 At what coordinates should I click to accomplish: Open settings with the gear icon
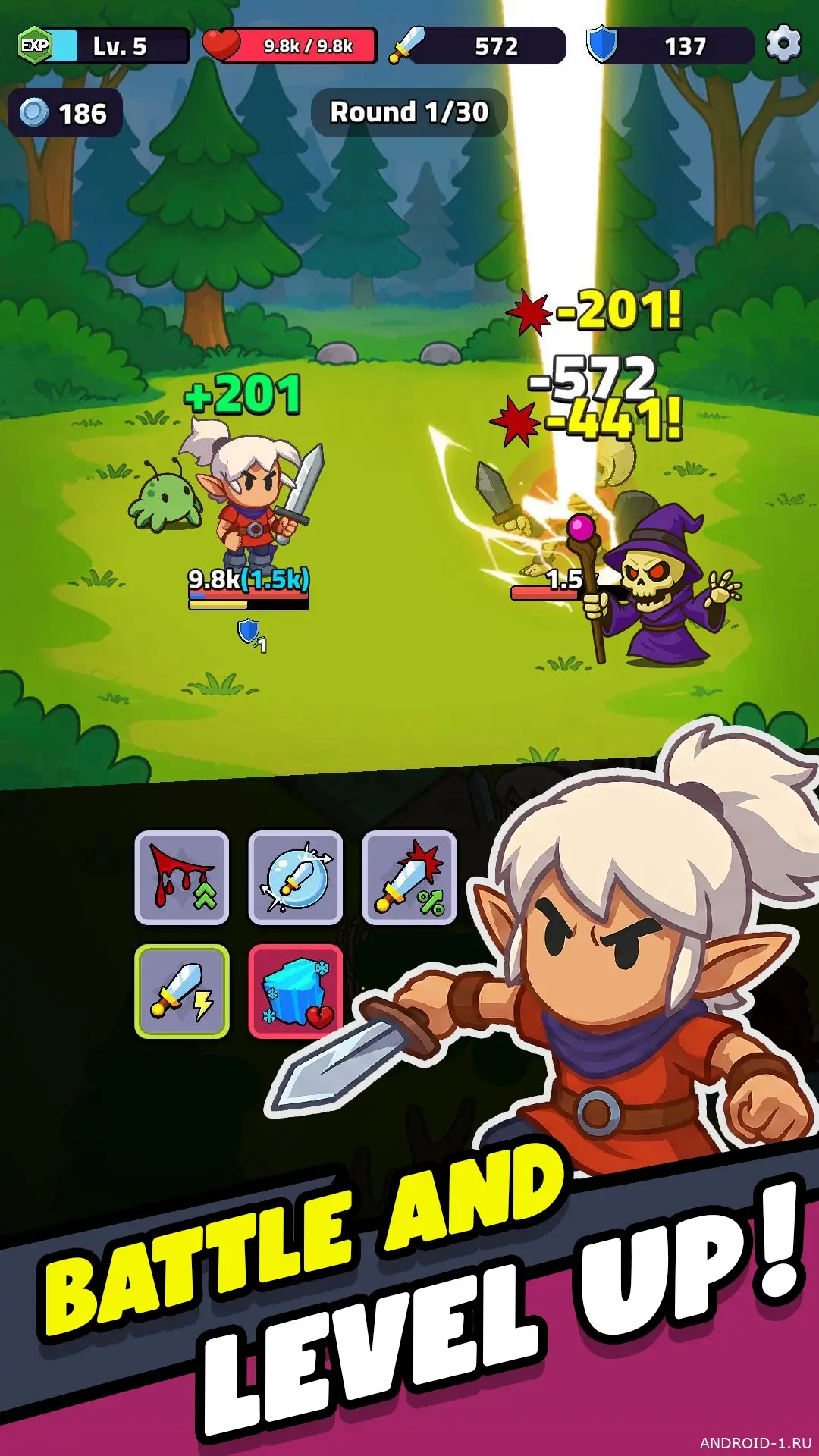coord(783,45)
